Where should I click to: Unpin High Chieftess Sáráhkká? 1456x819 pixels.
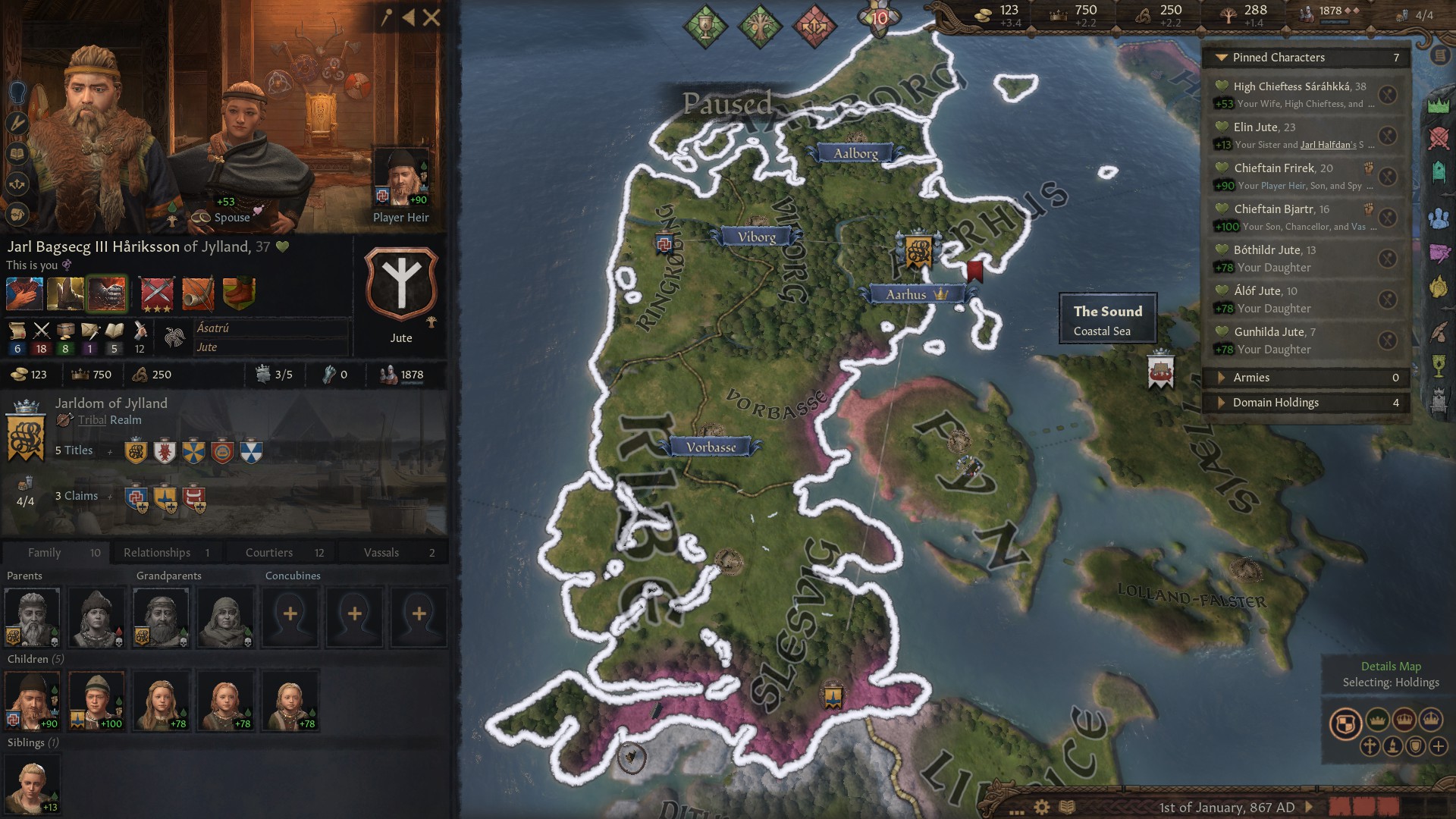click(x=1388, y=95)
